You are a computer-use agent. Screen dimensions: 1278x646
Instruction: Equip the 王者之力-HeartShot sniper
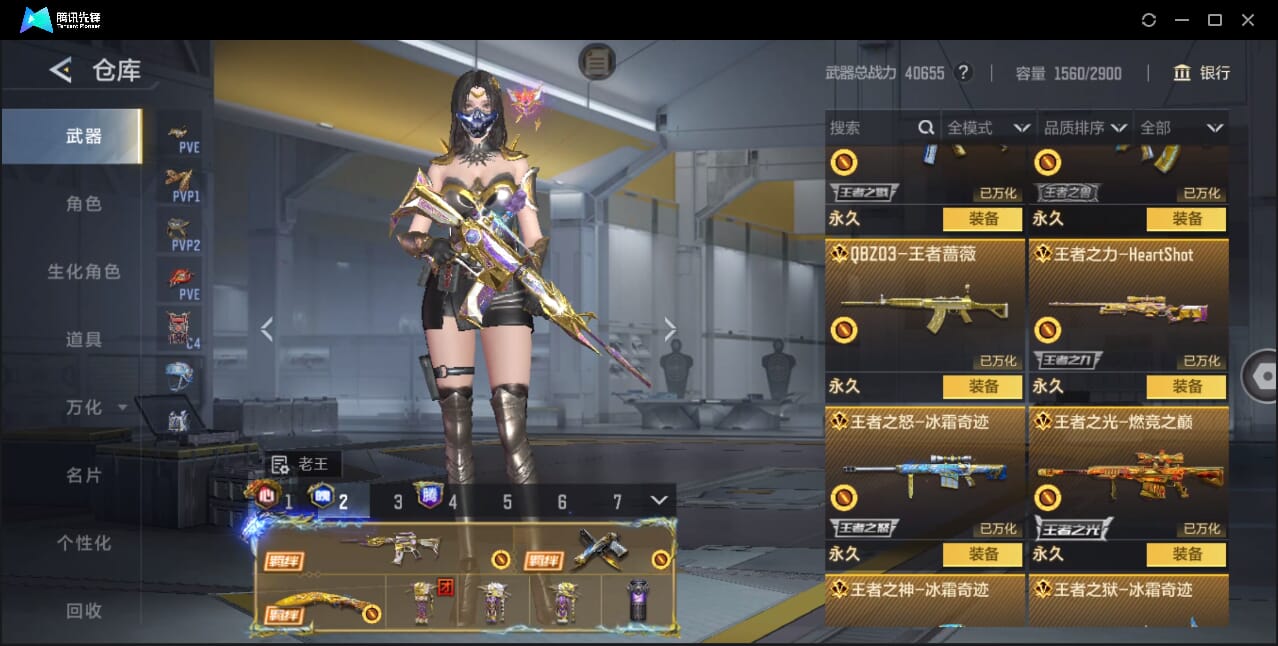click(1186, 386)
